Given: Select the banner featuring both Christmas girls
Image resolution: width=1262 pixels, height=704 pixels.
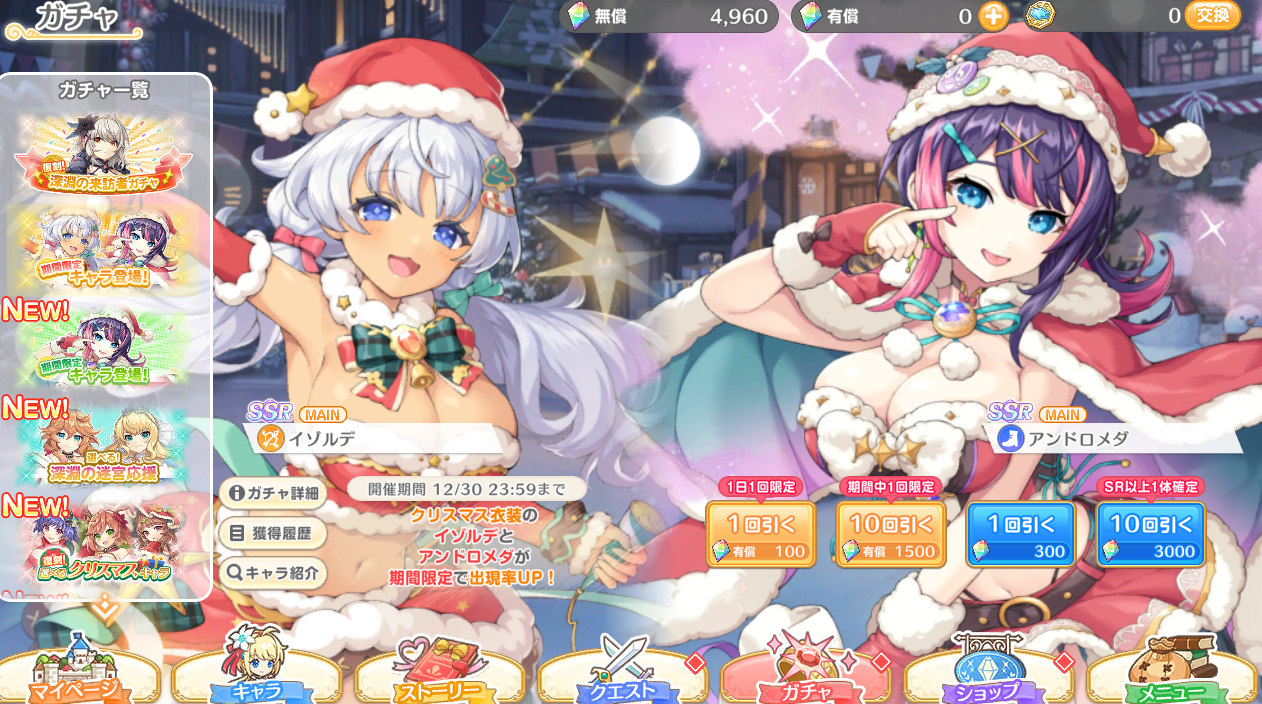Looking at the screenshot, I should coord(102,248).
